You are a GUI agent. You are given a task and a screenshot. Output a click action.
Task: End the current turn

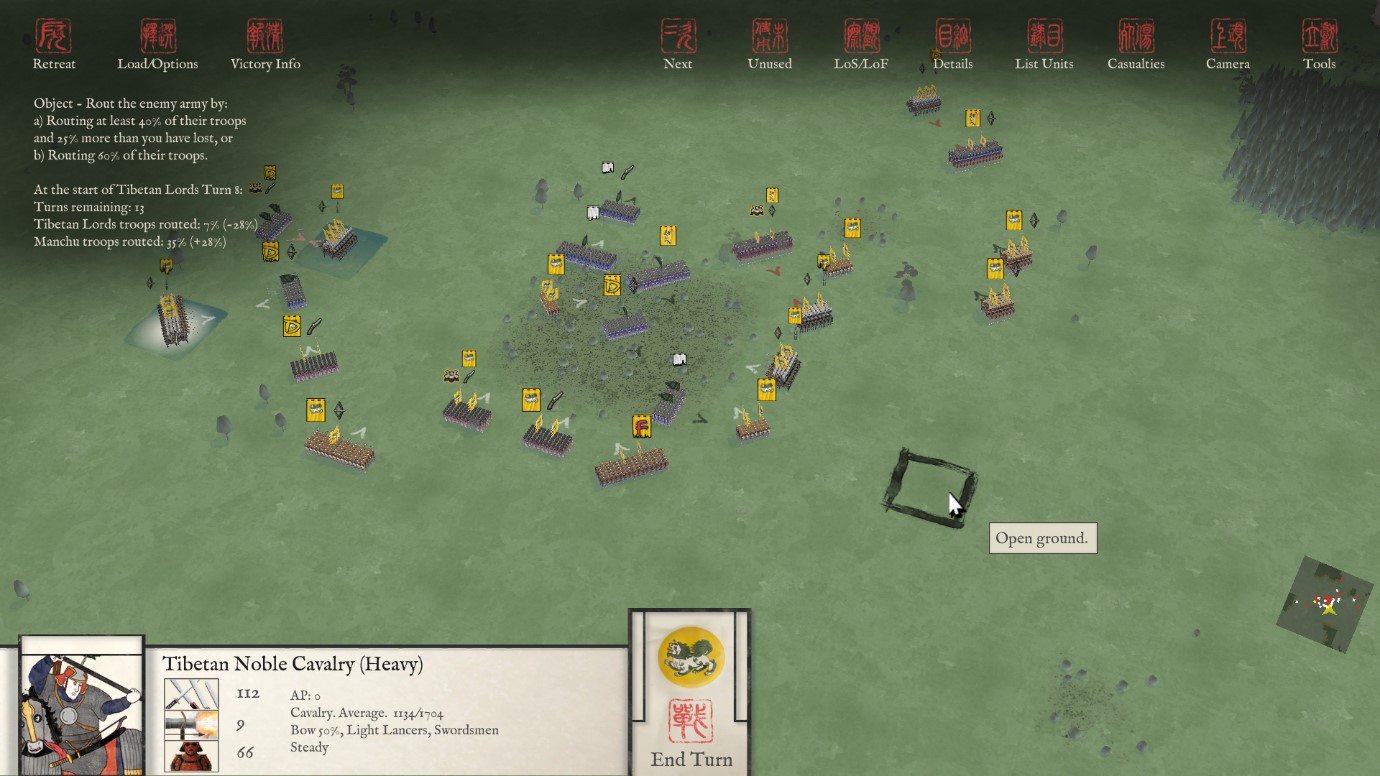pyautogui.click(x=691, y=735)
